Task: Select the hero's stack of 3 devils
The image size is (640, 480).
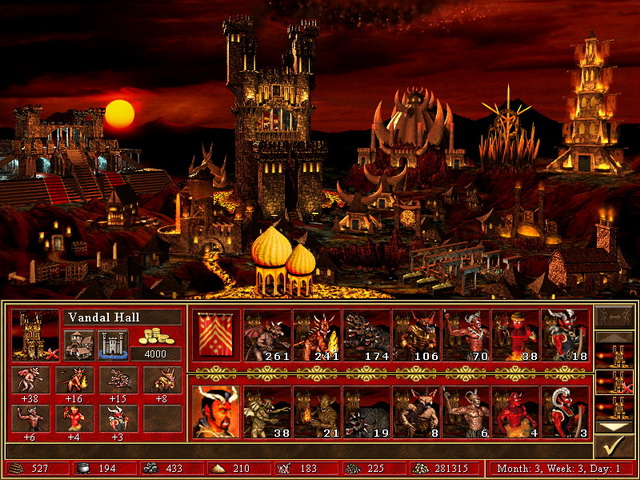Action: point(565,412)
